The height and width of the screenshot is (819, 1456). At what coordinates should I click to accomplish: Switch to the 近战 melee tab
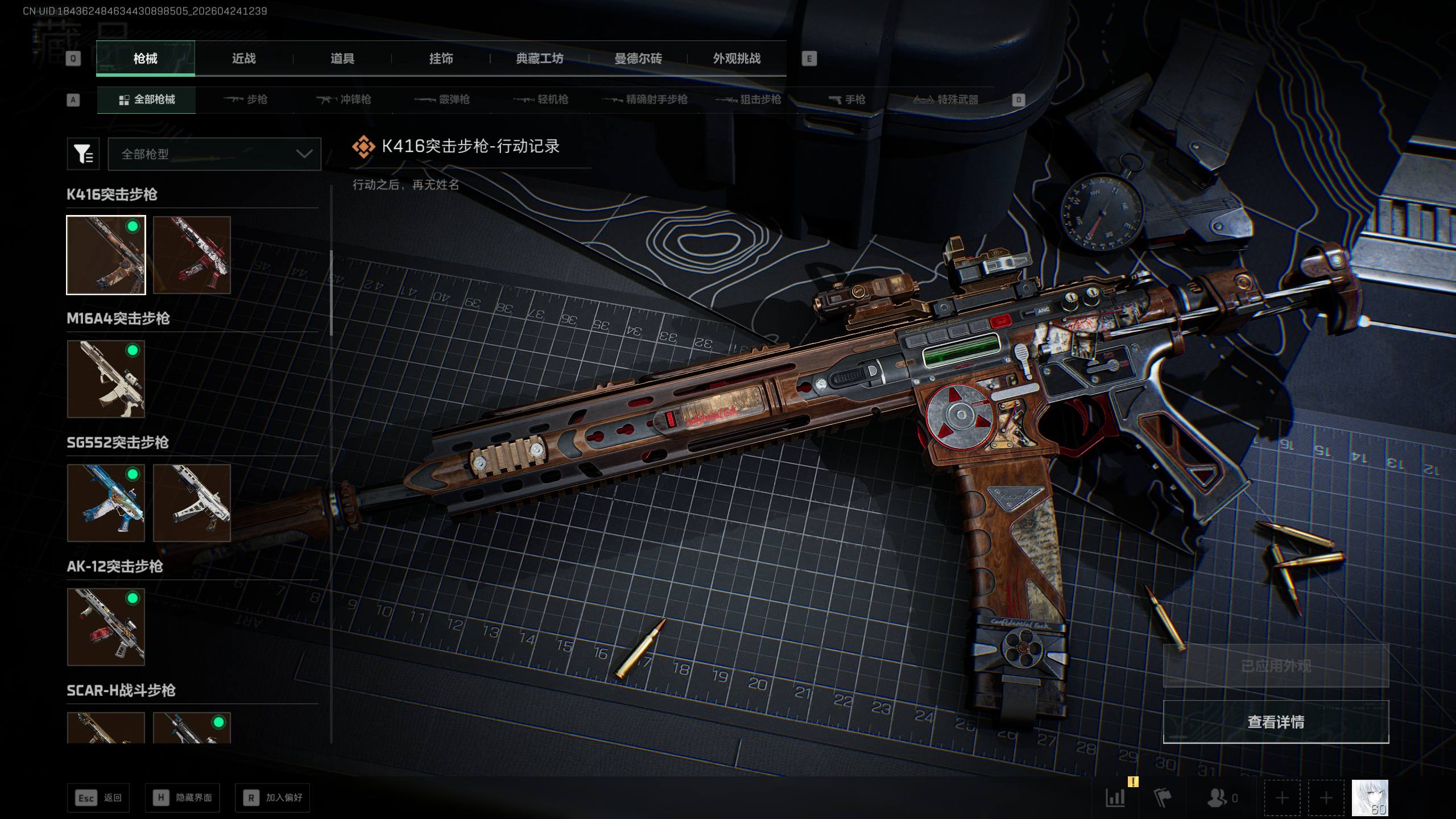point(243,59)
